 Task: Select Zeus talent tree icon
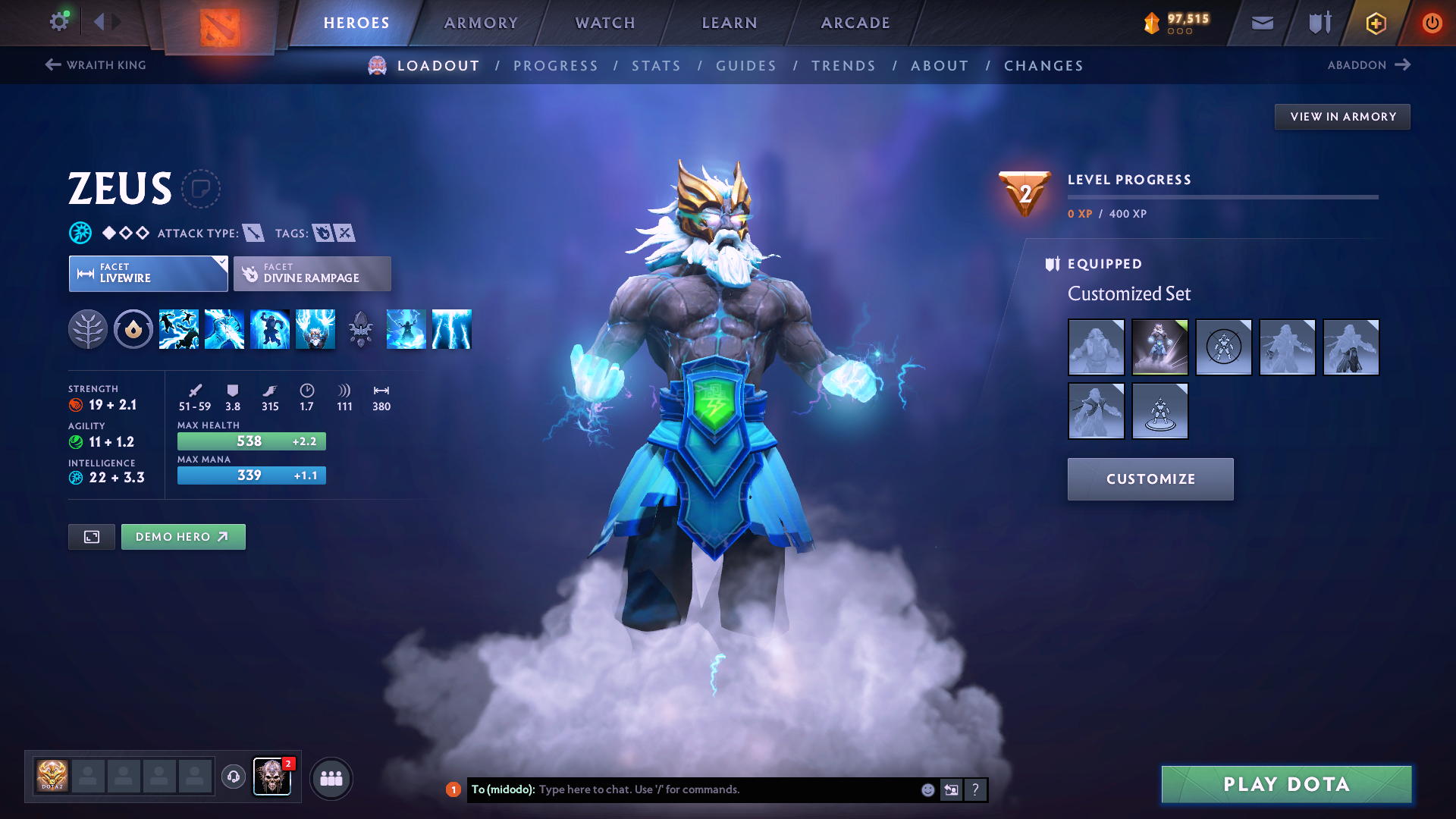(88, 330)
